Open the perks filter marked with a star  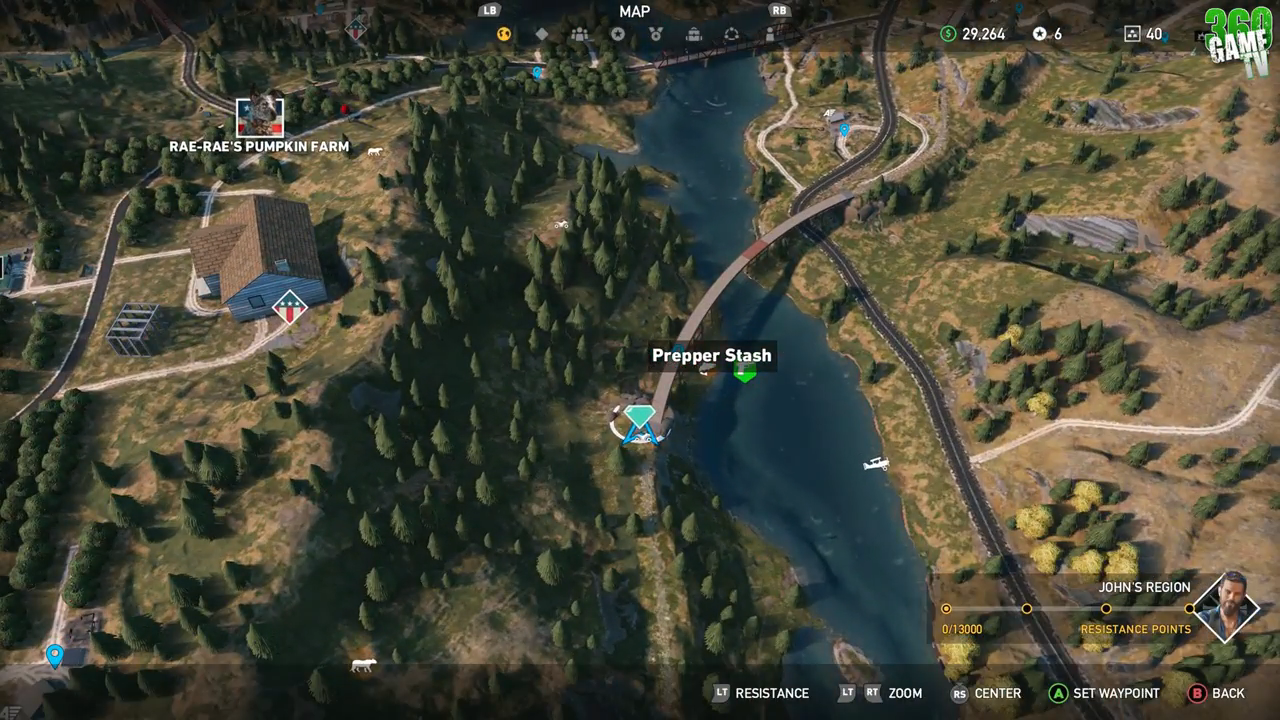617,33
